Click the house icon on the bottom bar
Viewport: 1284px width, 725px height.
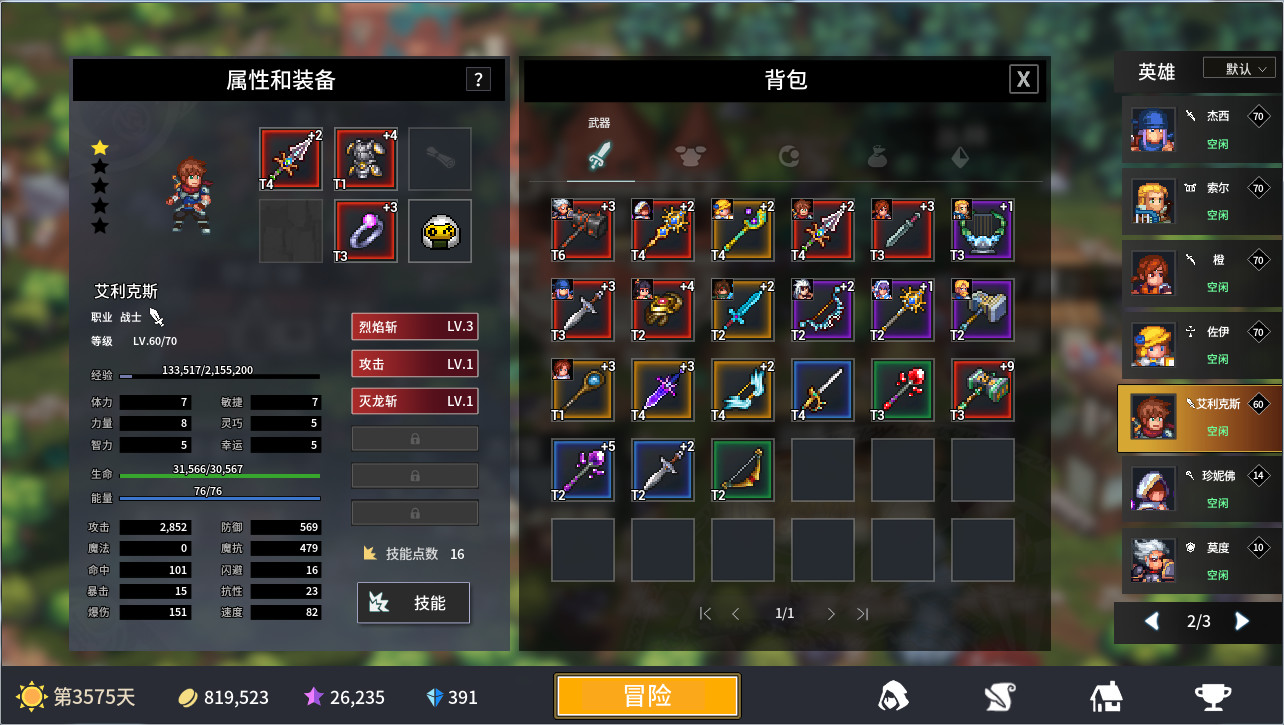pyautogui.click(x=1105, y=696)
